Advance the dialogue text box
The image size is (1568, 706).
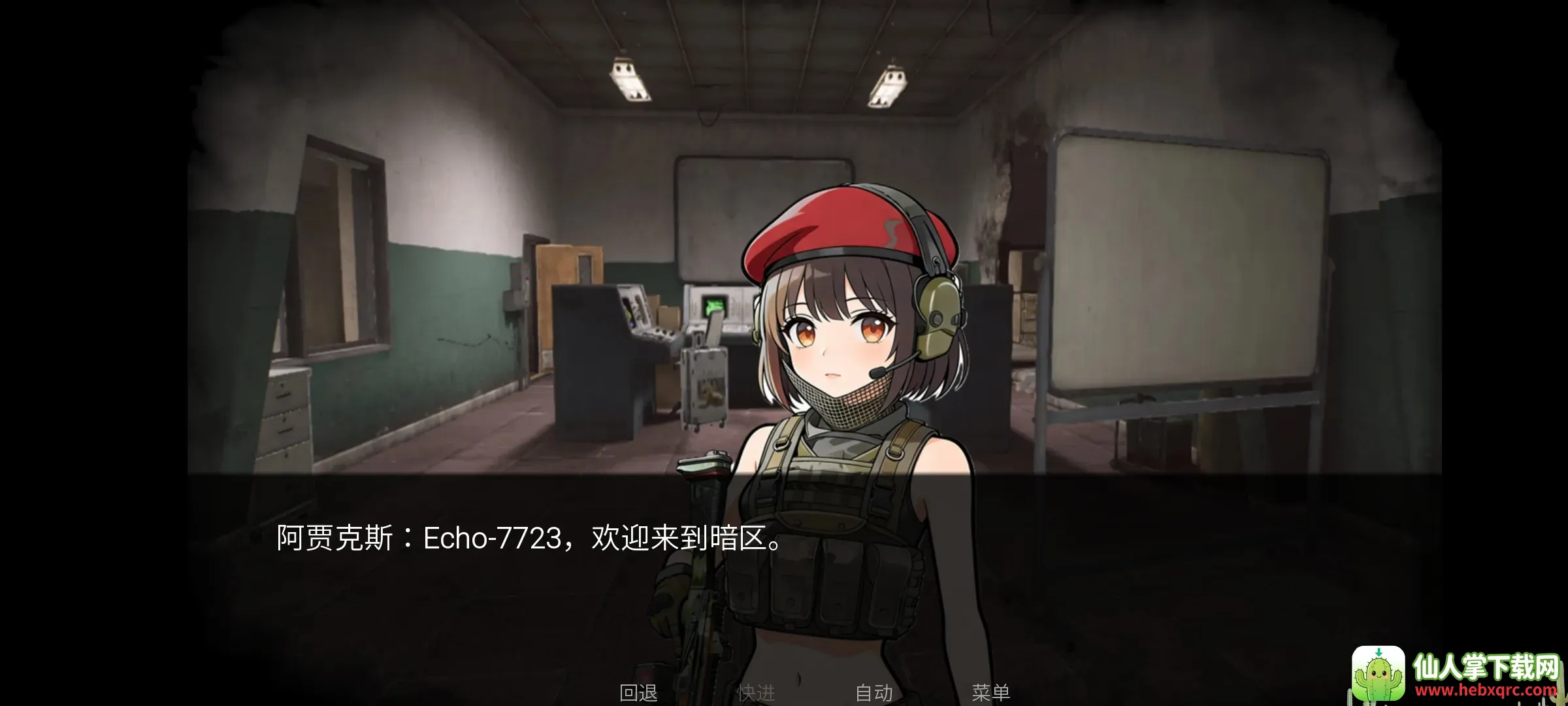[x=784, y=556]
